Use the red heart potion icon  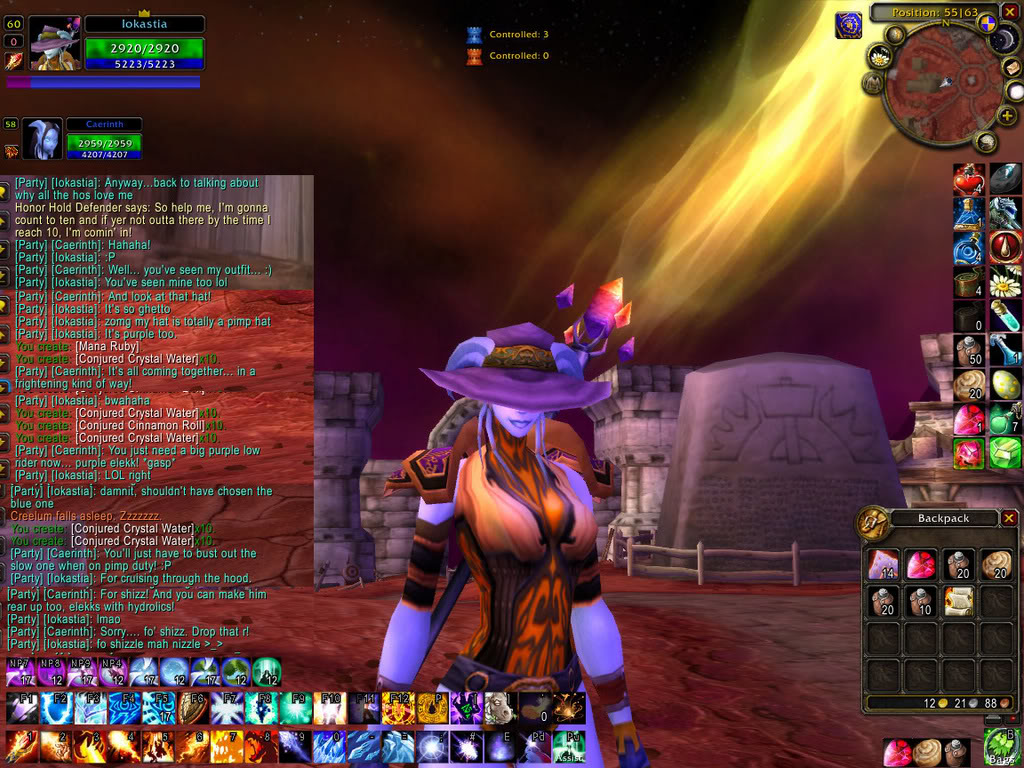tap(968, 179)
